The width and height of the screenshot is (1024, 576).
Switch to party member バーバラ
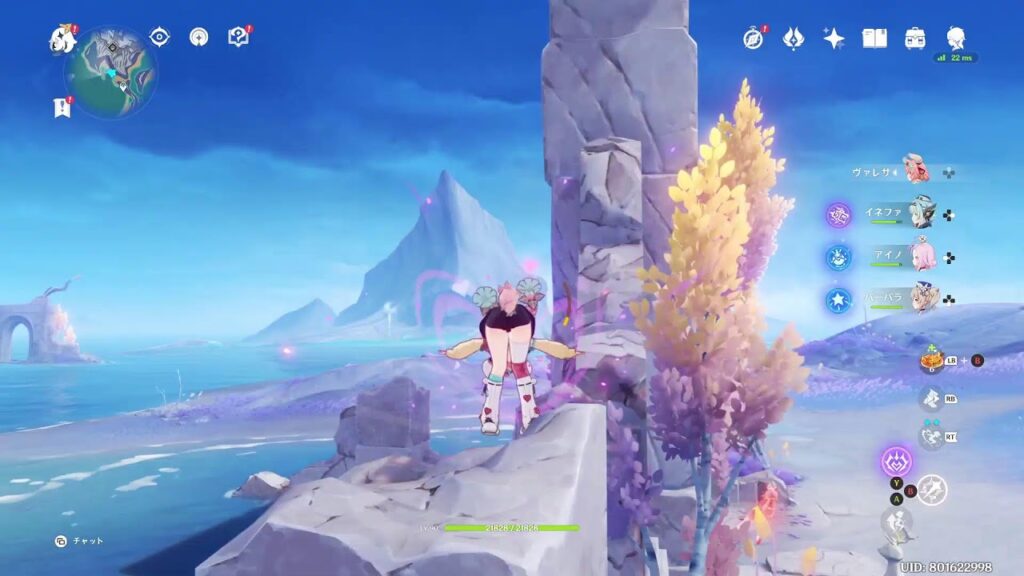[x=919, y=299]
